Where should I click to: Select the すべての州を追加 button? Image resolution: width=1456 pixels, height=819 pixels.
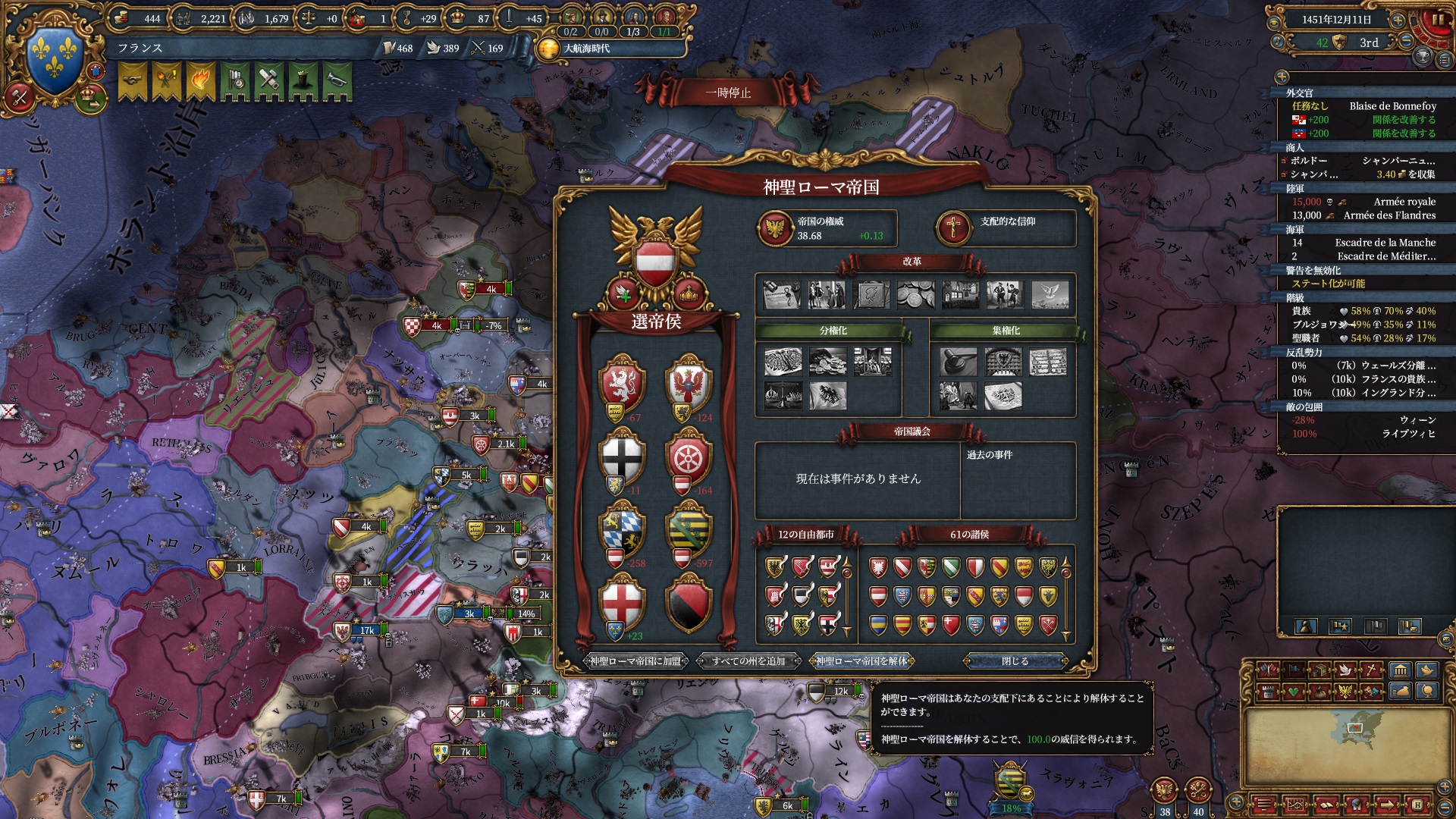point(748,661)
